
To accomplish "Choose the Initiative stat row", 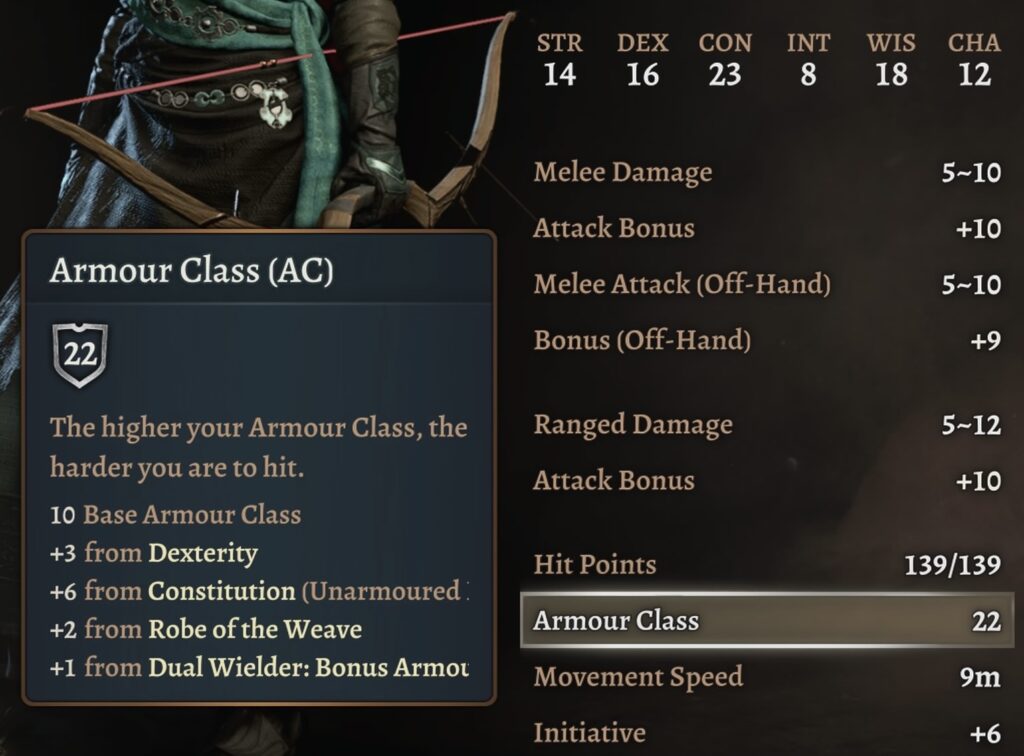I will pyautogui.click(x=766, y=733).
